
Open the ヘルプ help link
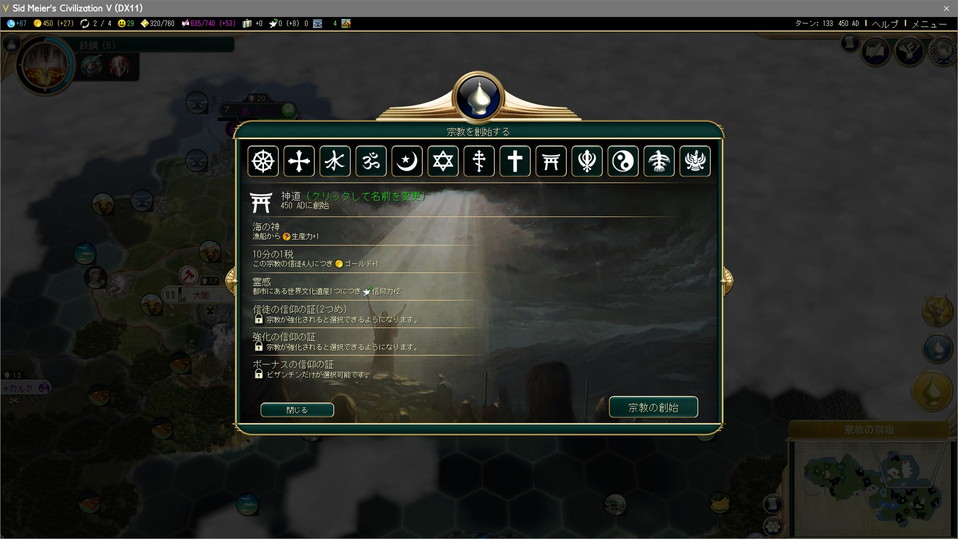884,23
